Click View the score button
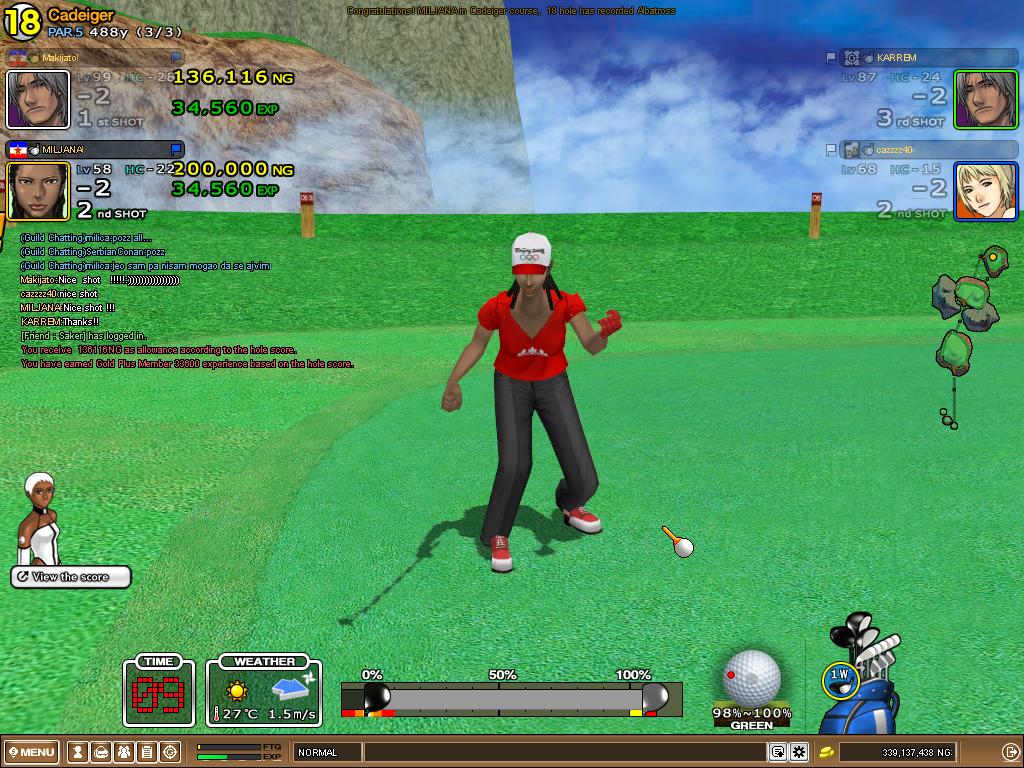Viewport: 1024px width, 768px height. 71,577
